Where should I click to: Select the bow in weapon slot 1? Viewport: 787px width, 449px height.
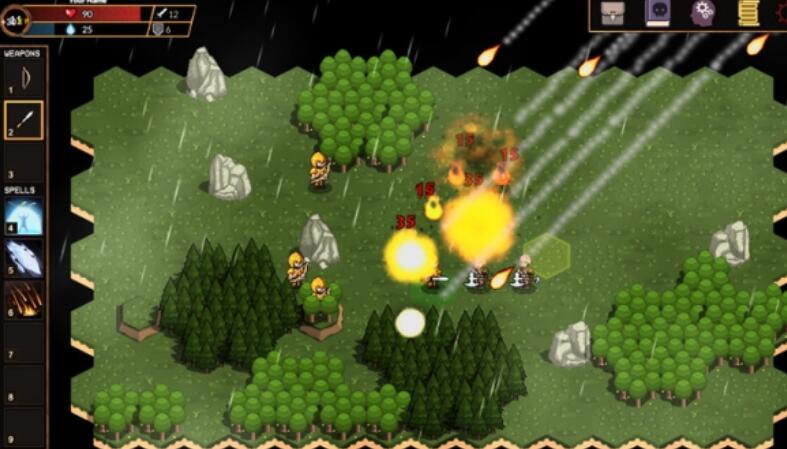pyautogui.click(x=25, y=77)
